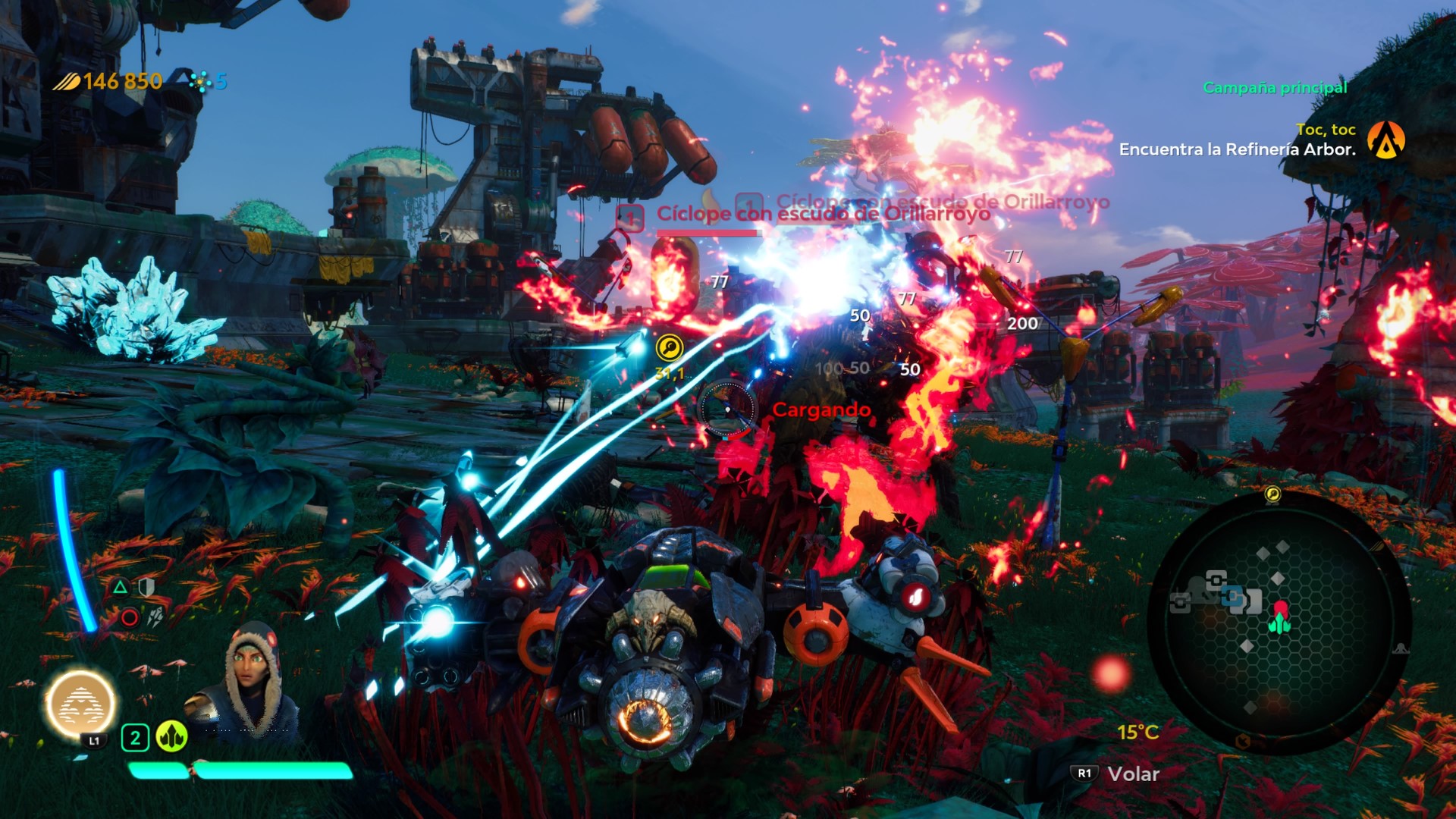Image resolution: width=1456 pixels, height=819 pixels.
Task: Click the yellow objective waypoint marker
Action: (669, 348)
